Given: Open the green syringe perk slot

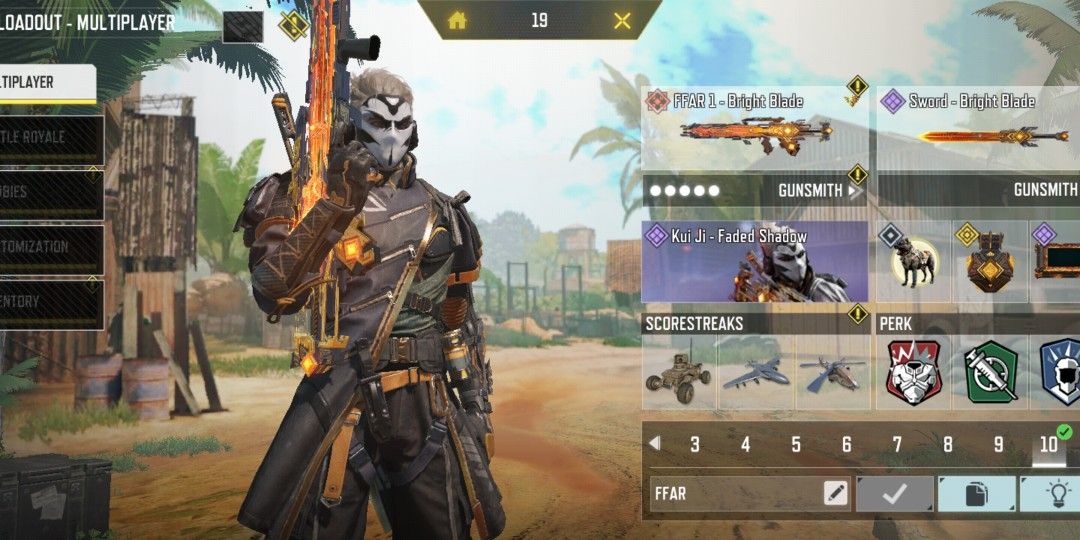Looking at the screenshot, I should (991, 374).
